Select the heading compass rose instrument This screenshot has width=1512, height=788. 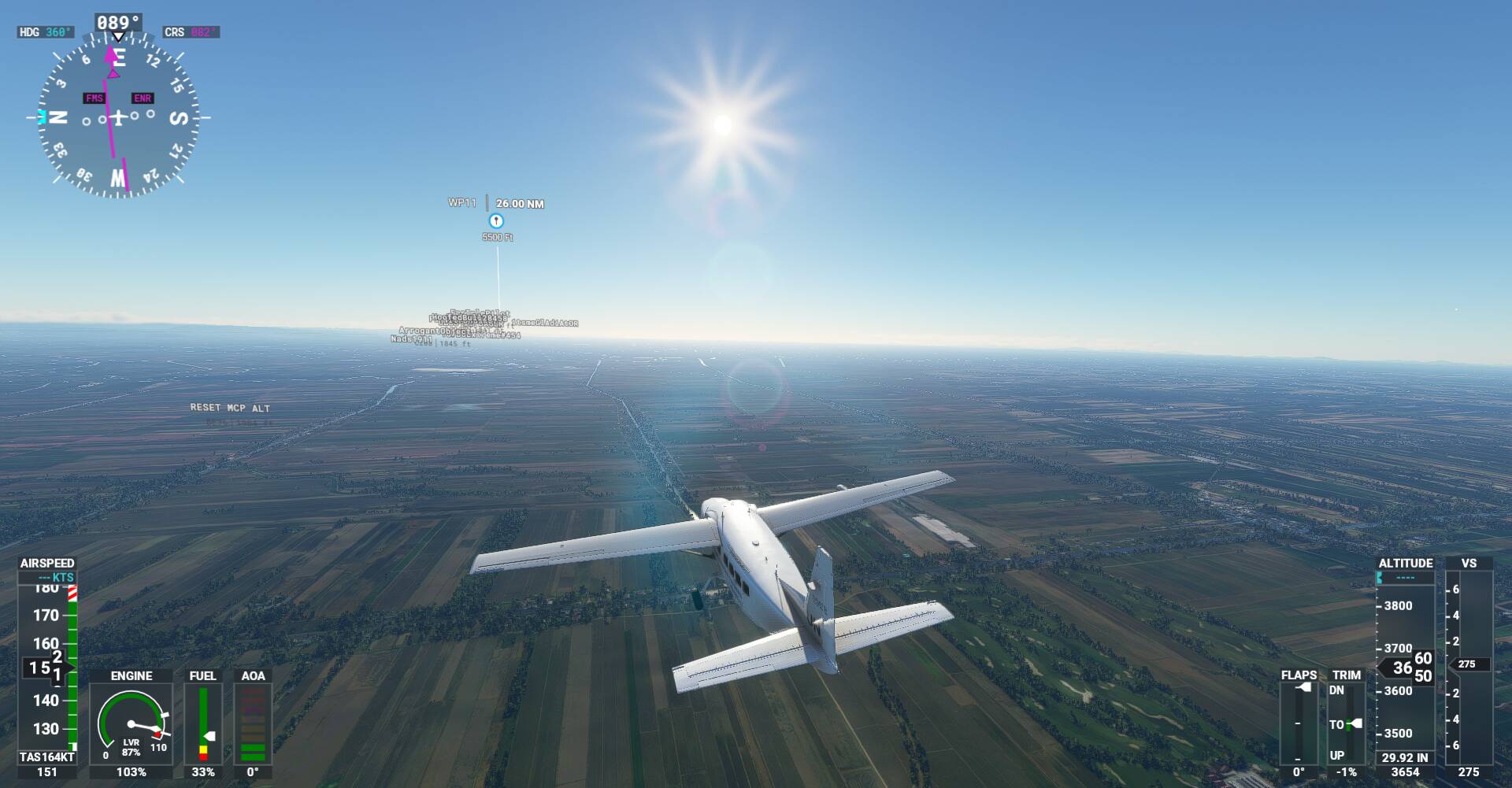point(118,118)
